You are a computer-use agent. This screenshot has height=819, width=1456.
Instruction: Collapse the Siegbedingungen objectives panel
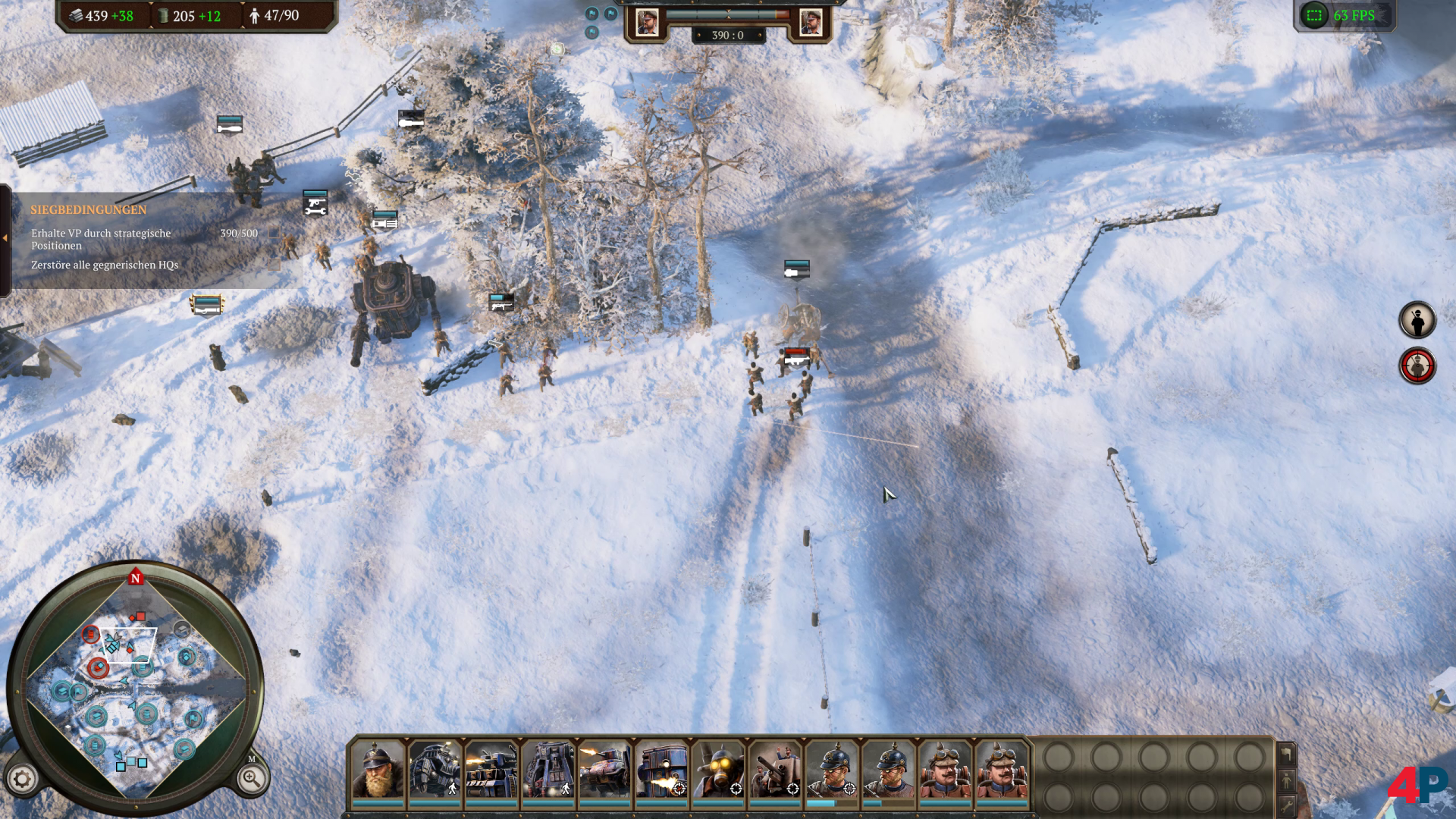coord(5,238)
